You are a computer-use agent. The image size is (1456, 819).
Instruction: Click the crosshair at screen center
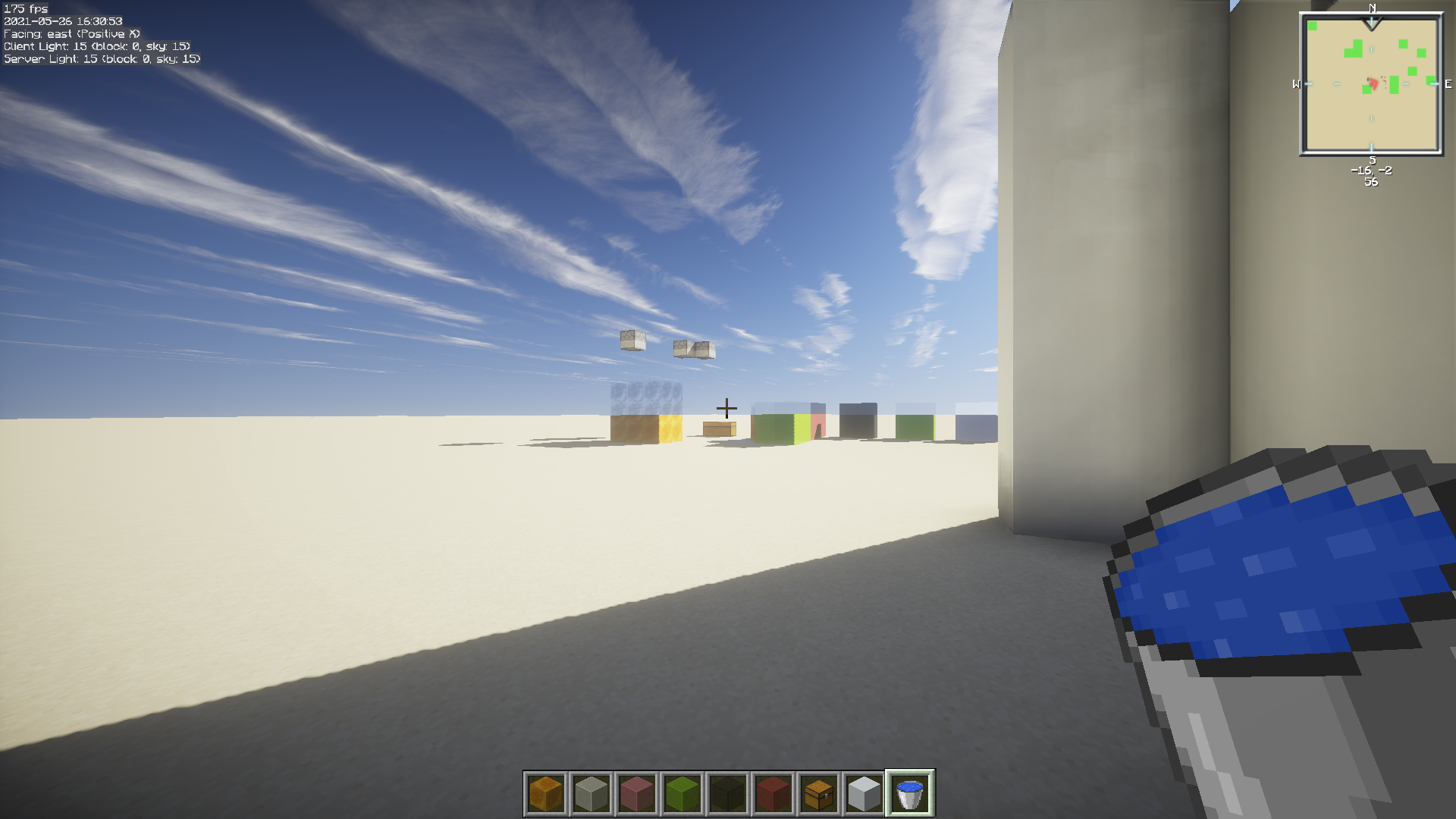[x=728, y=407]
